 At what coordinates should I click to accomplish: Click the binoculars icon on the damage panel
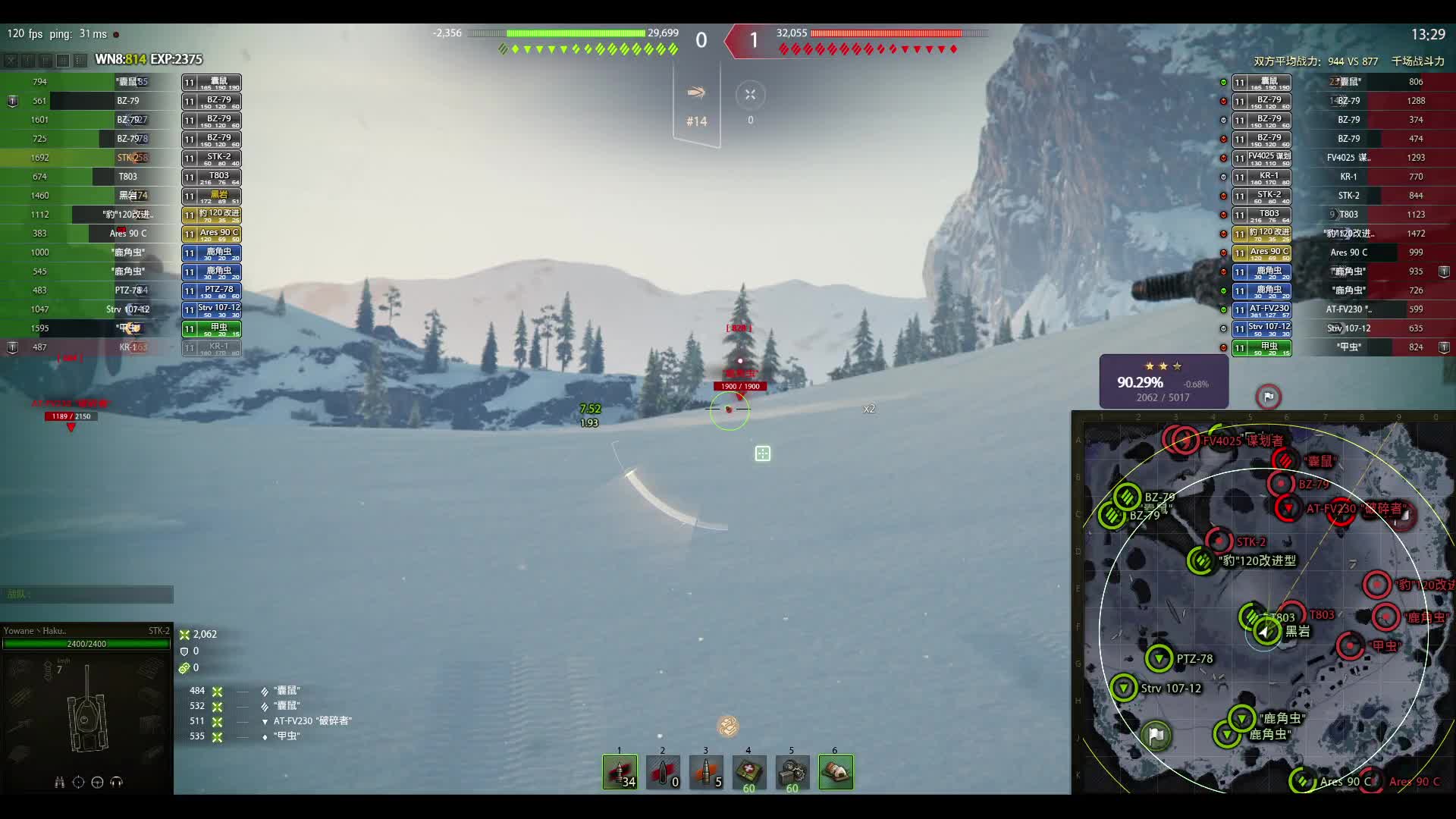point(59,782)
